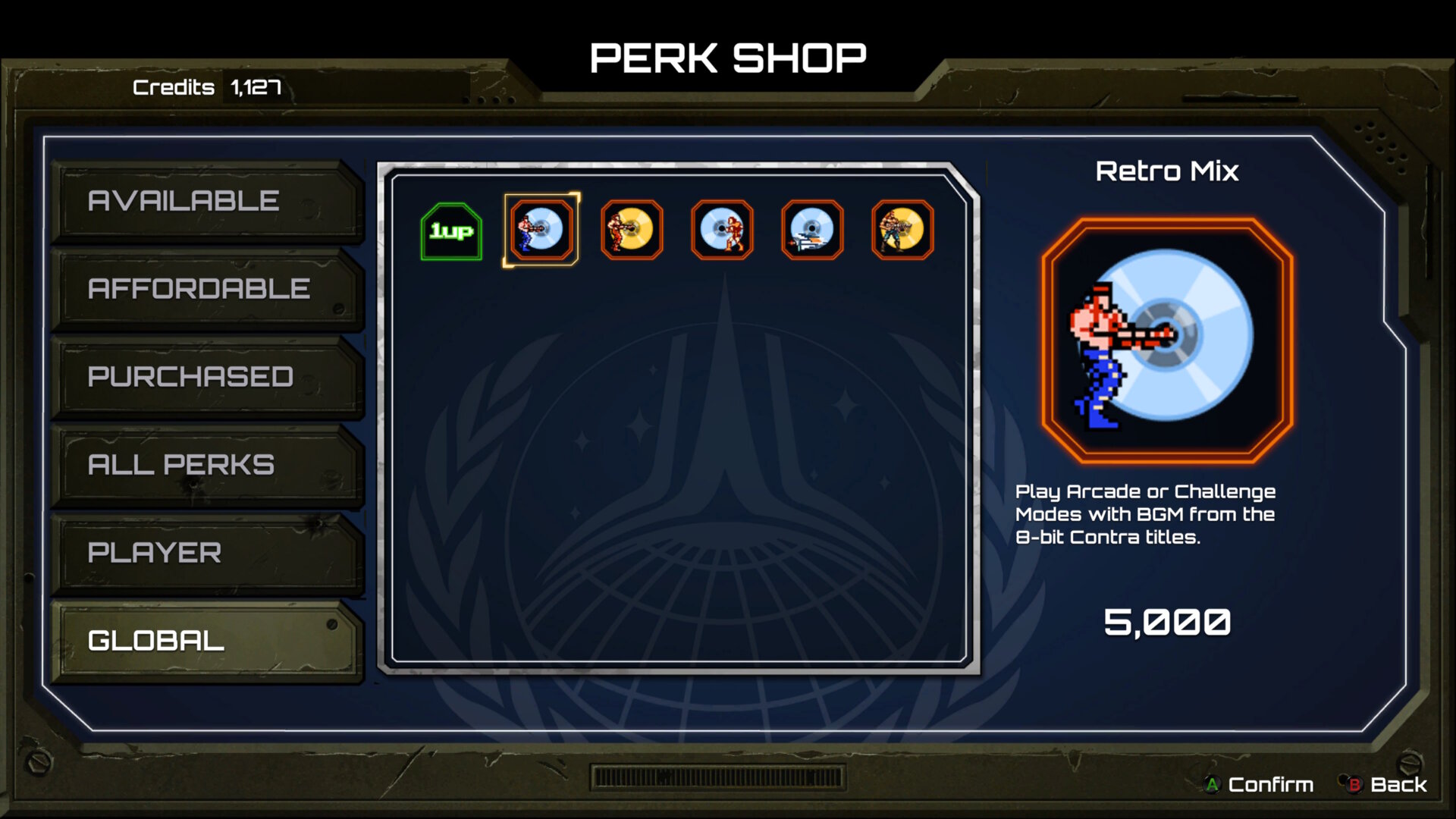Select the green 1up perk
The height and width of the screenshot is (819, 1456).
pyautogui.click(x=451, y=231)
